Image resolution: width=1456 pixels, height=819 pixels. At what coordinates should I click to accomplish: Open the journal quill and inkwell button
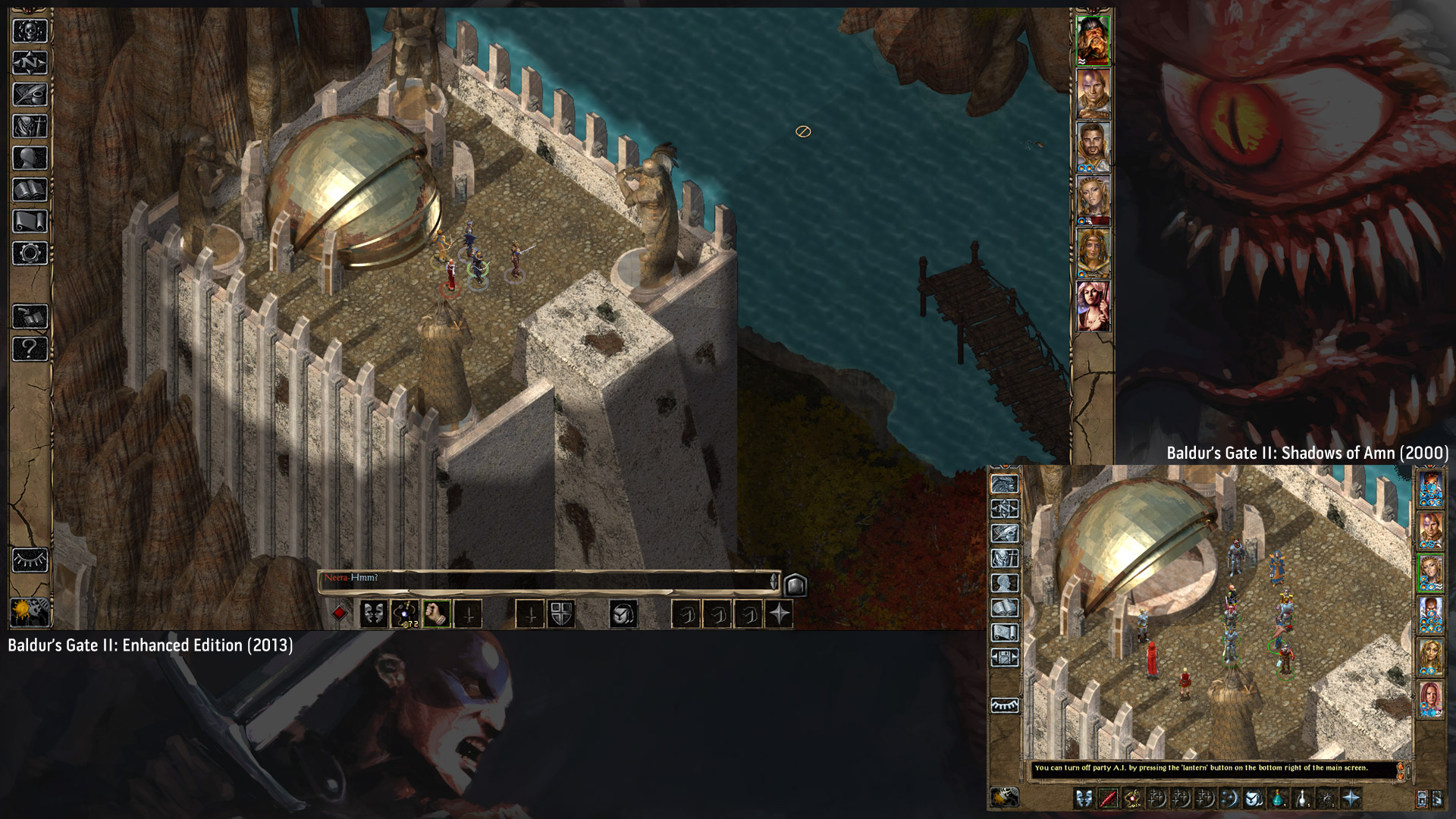click(x=30, y=94)
